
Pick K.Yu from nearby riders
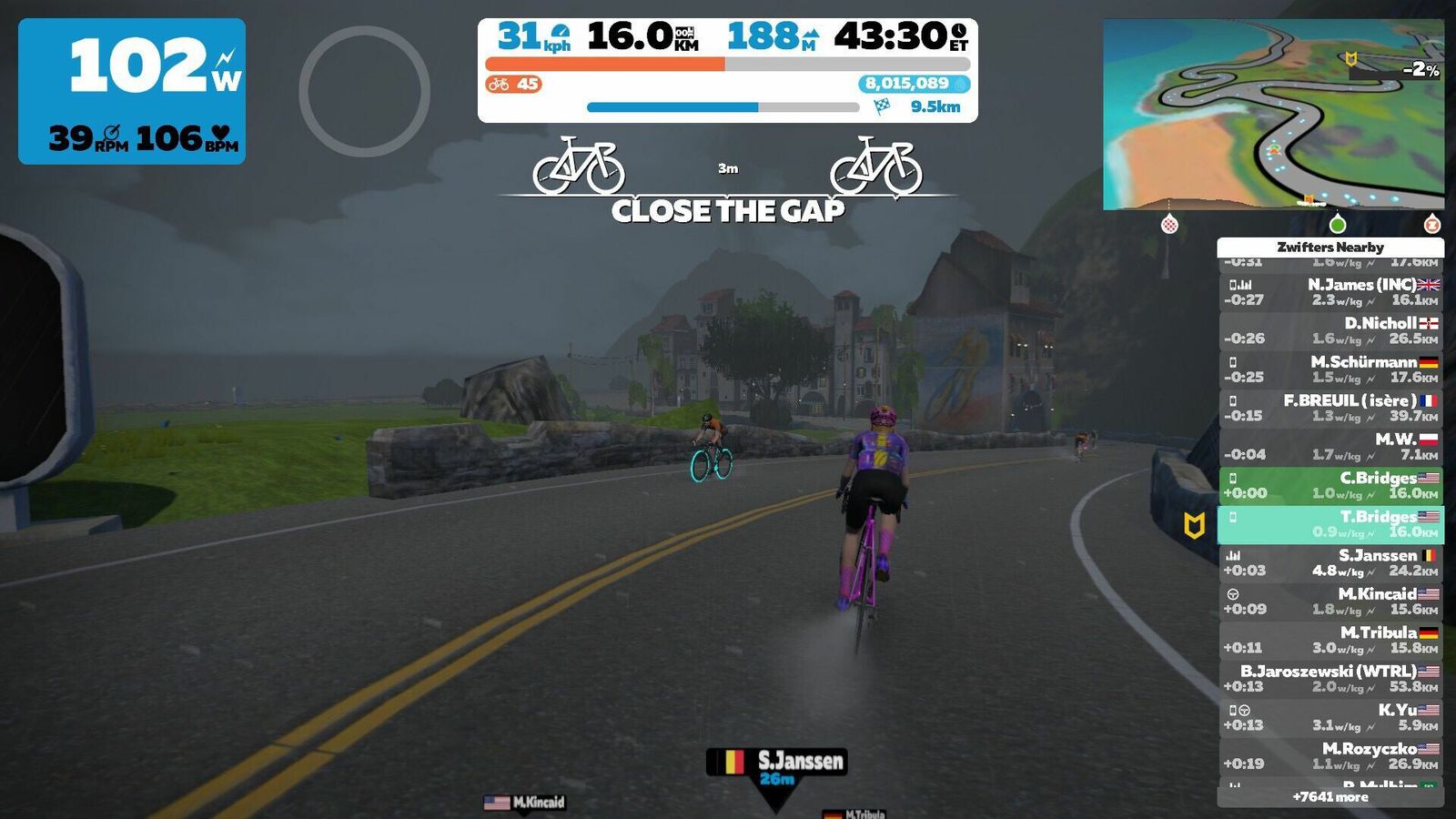coord(1330,718)
